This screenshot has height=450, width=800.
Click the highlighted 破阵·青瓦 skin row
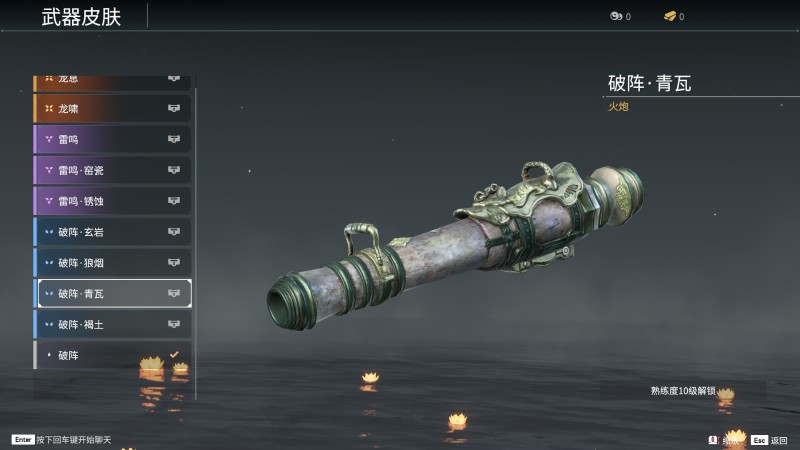point(112,293)
